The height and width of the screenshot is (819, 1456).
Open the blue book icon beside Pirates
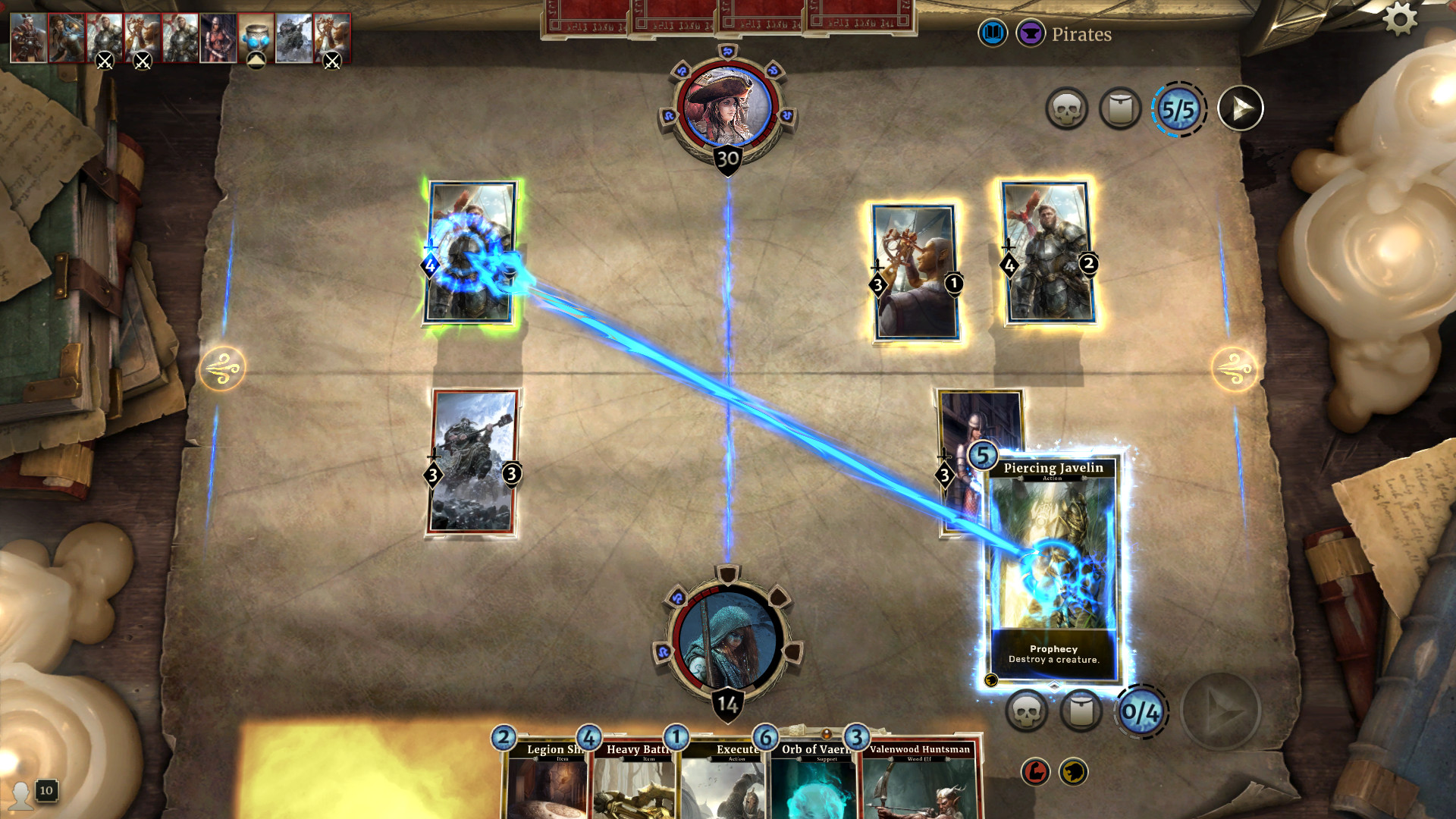pyautogui.click(x=992, y=33)
